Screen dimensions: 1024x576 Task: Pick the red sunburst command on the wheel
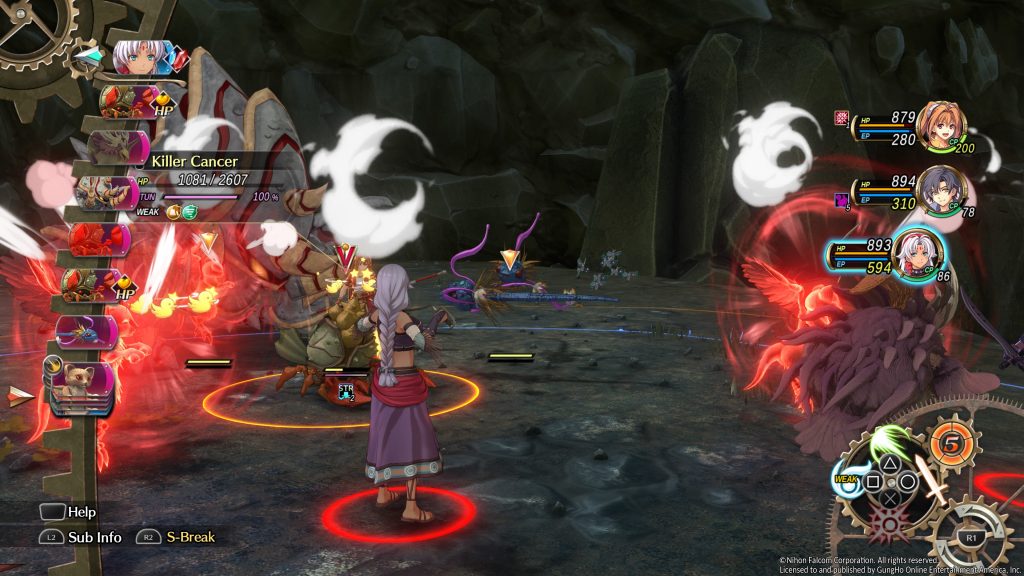coord(889,521)
